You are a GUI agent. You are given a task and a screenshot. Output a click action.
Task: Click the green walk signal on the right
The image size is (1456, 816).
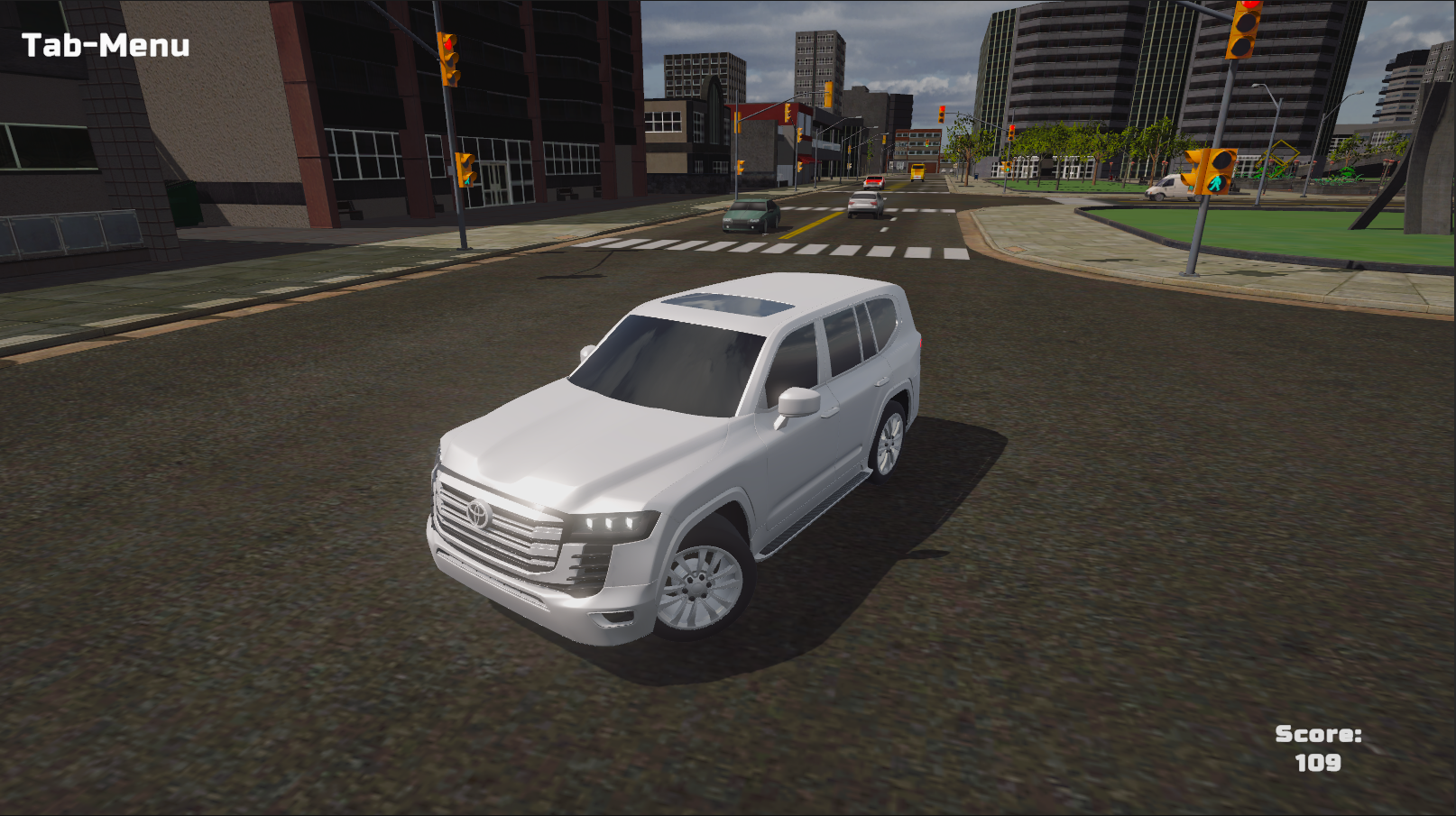tap(1216, 181)
